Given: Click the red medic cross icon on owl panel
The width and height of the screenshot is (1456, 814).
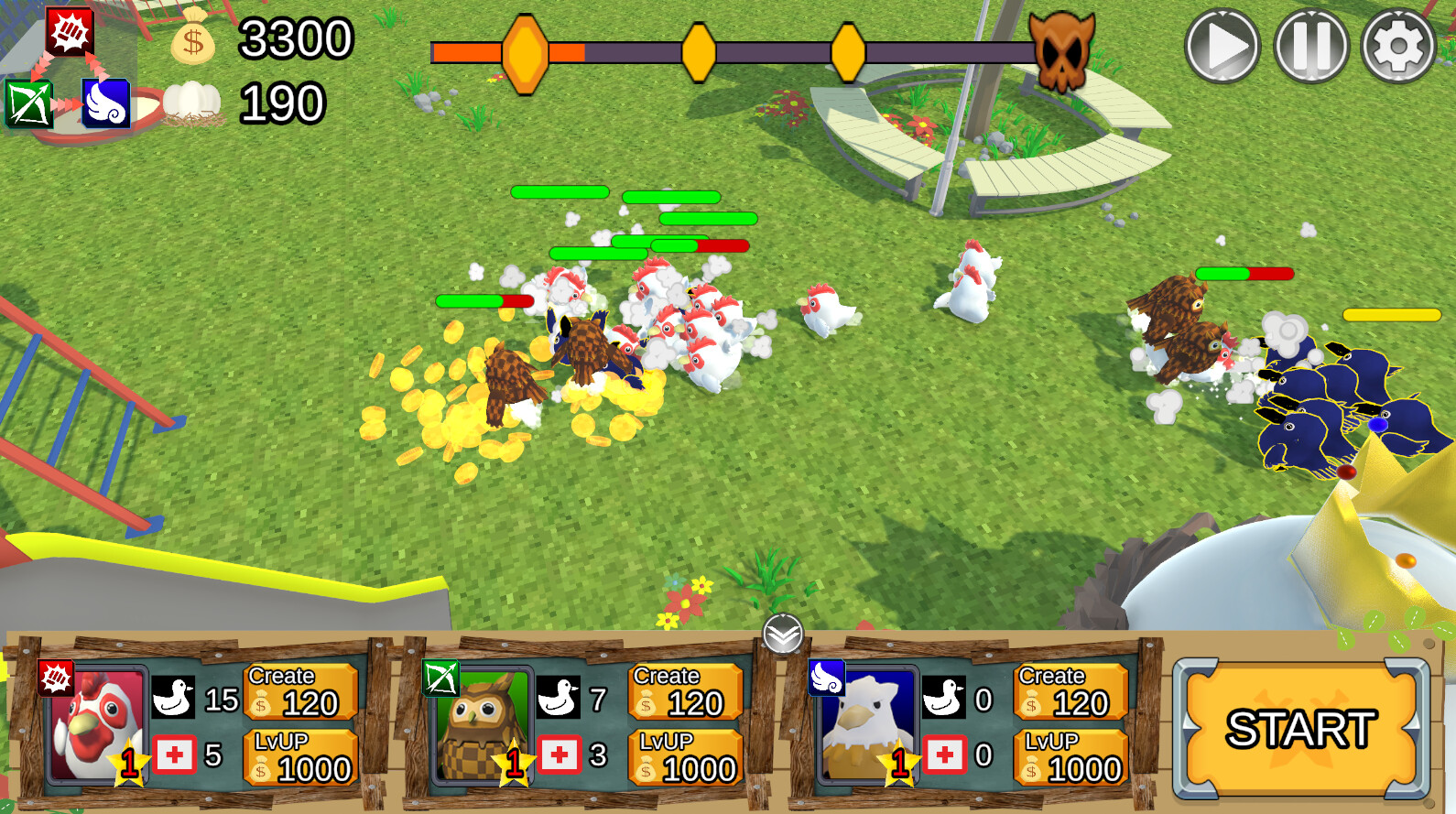Looking at the screenshot, I should (x=561, y=757).
